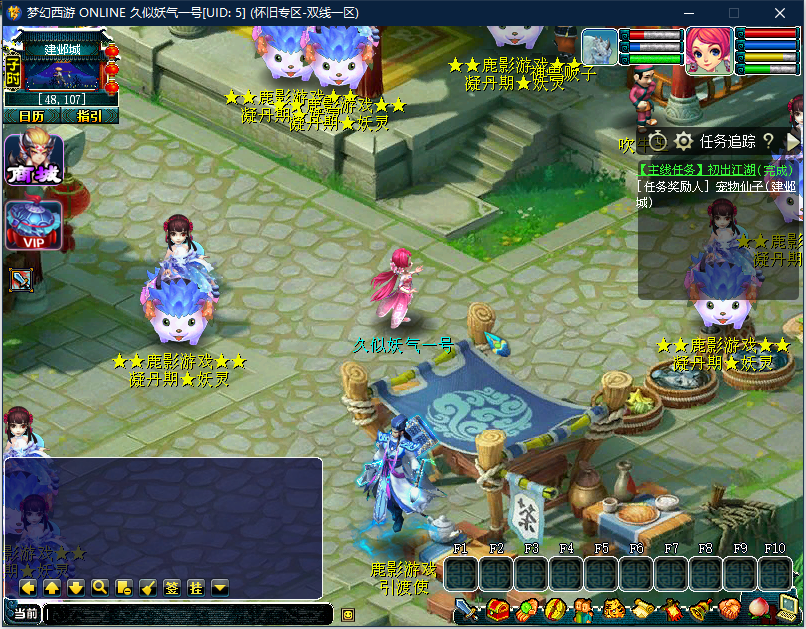This screenshot has height=629, width=806.
Task: Open quest tracker gear settings
Action: tap(684, 141)
